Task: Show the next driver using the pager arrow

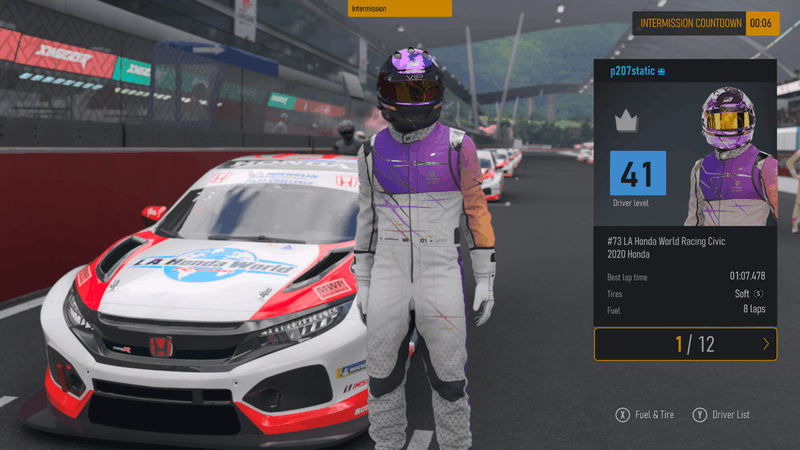Action: (x=766, y=344)
